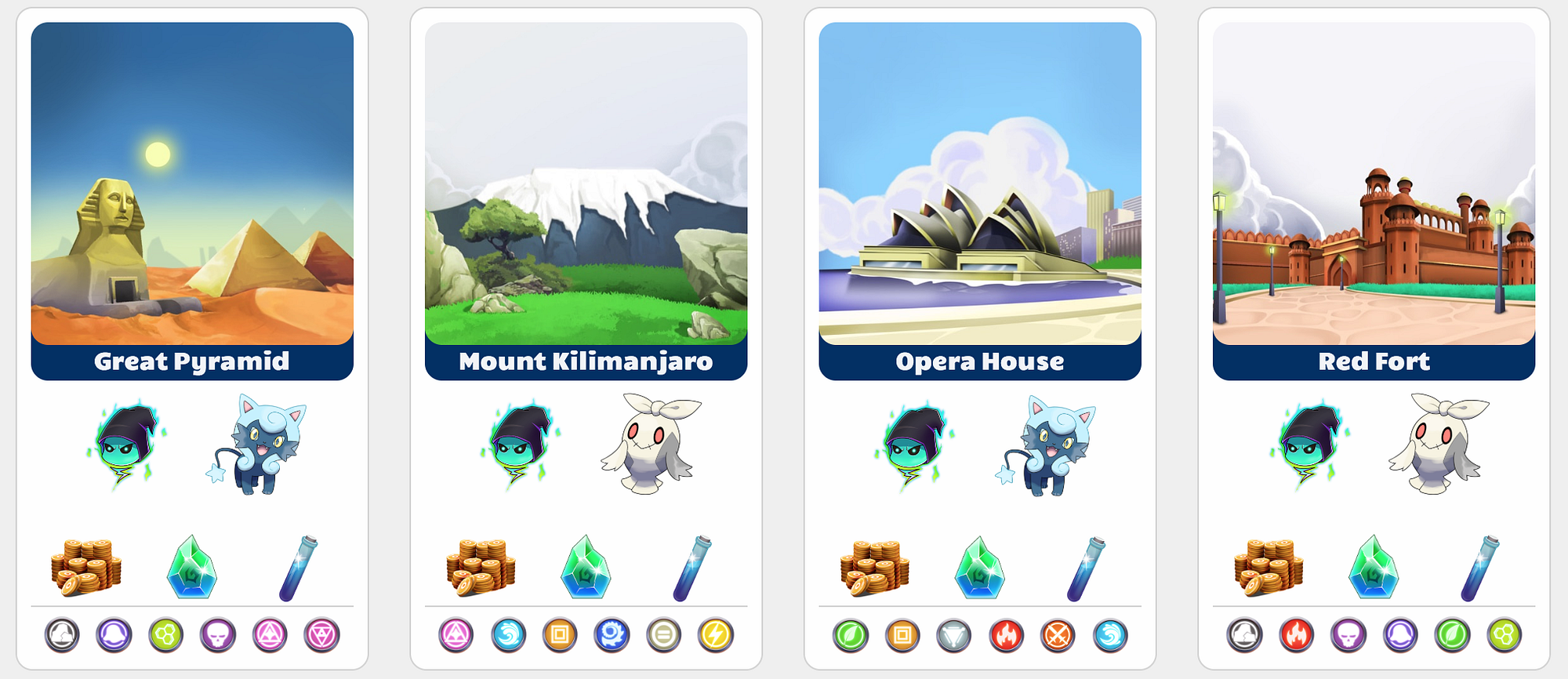Select the green gem reward under Red Fort

point(1374,568)
